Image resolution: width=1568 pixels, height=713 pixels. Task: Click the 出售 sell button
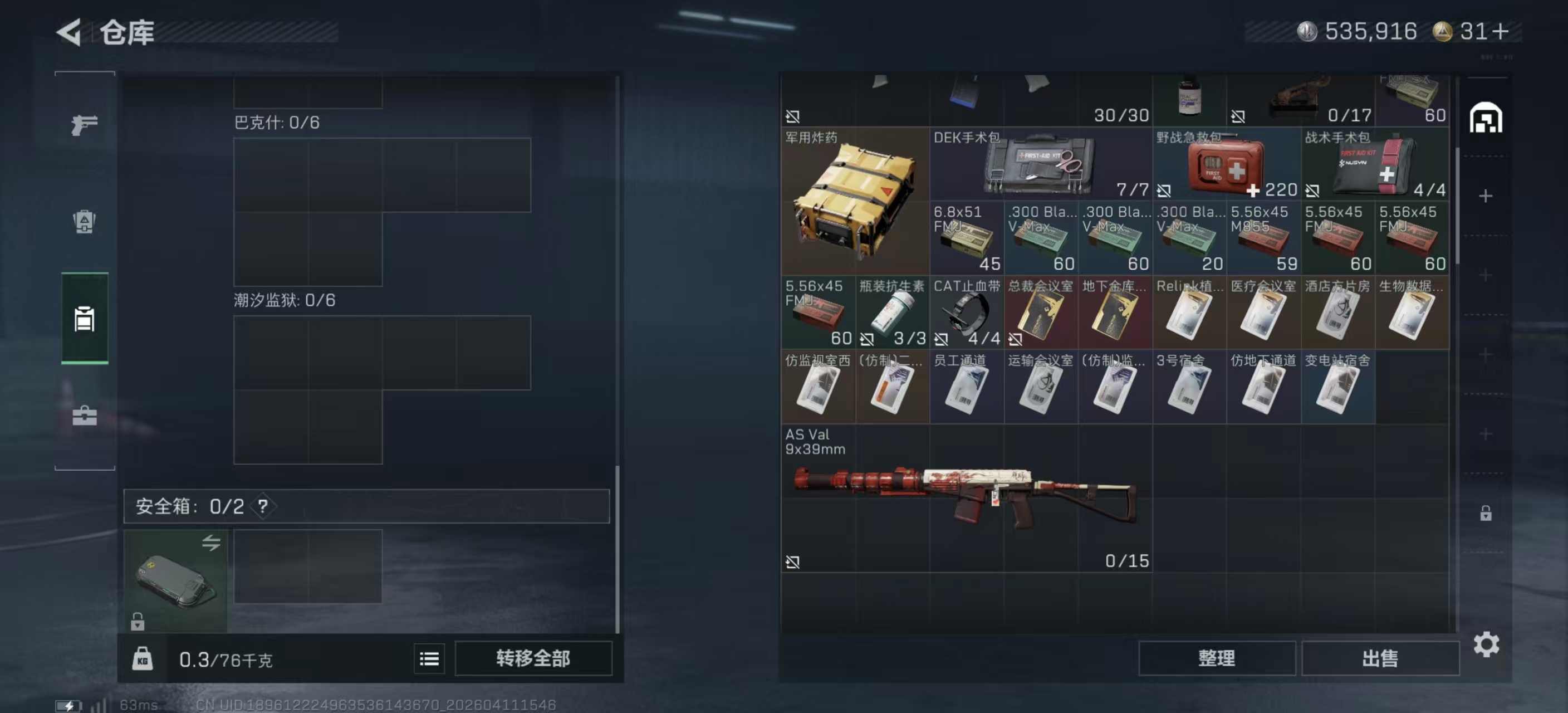point(1380,658)
